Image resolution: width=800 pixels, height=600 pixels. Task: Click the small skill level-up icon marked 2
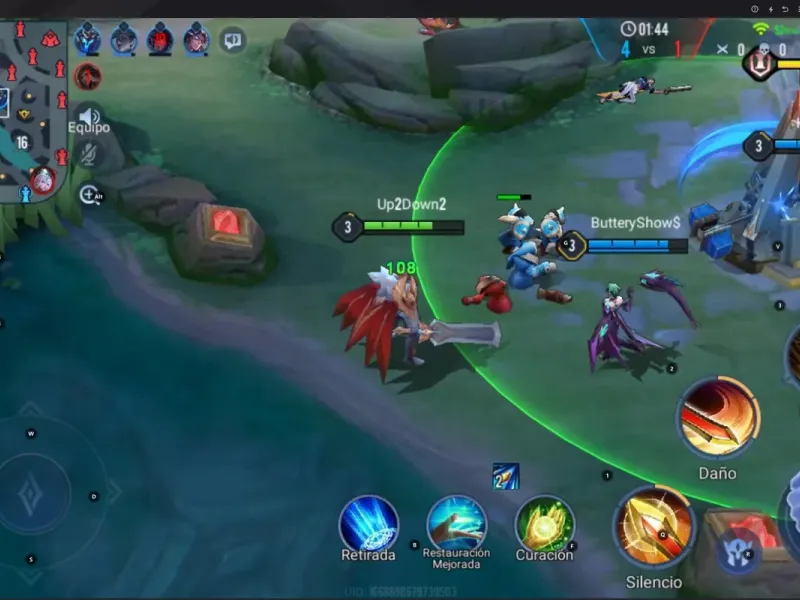[505, 477]
